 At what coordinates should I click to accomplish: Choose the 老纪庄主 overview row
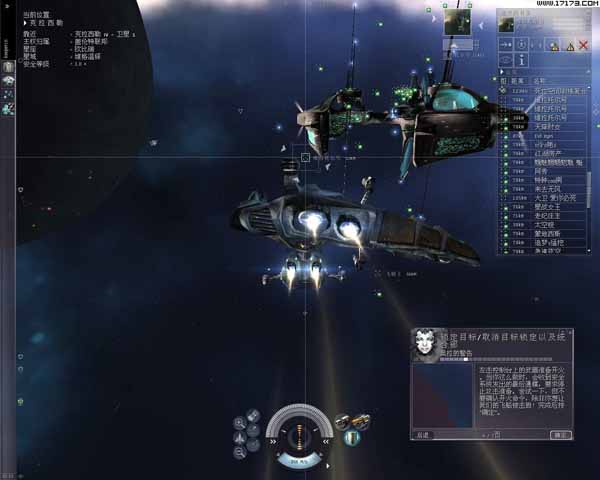550,215
